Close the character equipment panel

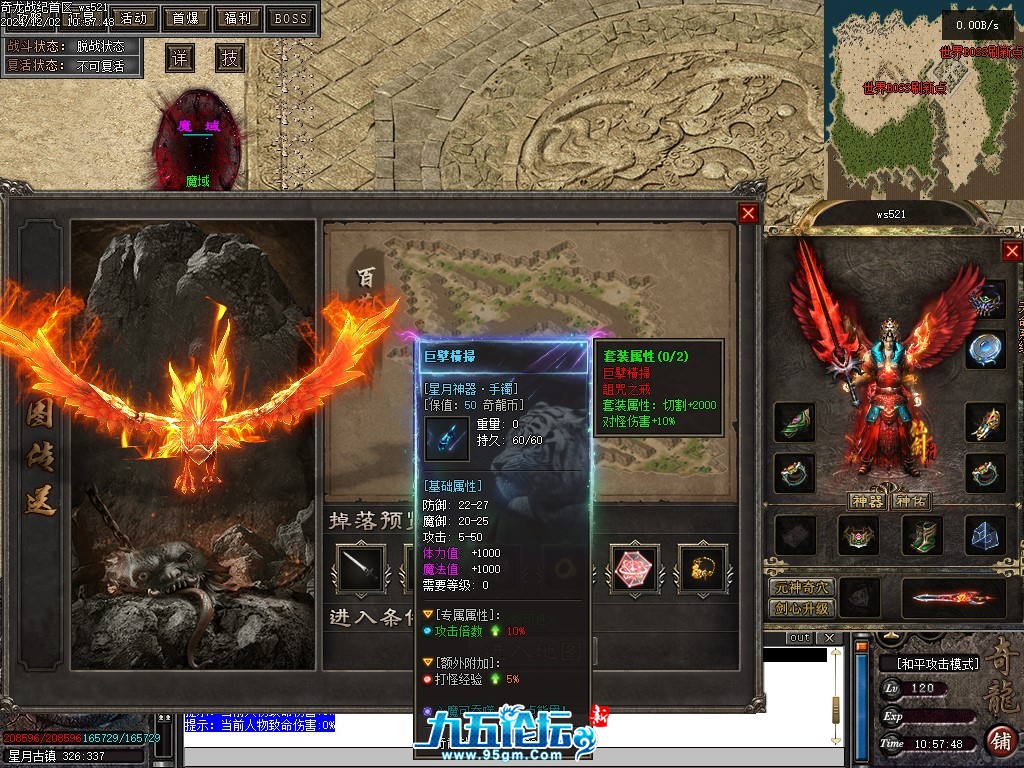[x=1012, y=251]
